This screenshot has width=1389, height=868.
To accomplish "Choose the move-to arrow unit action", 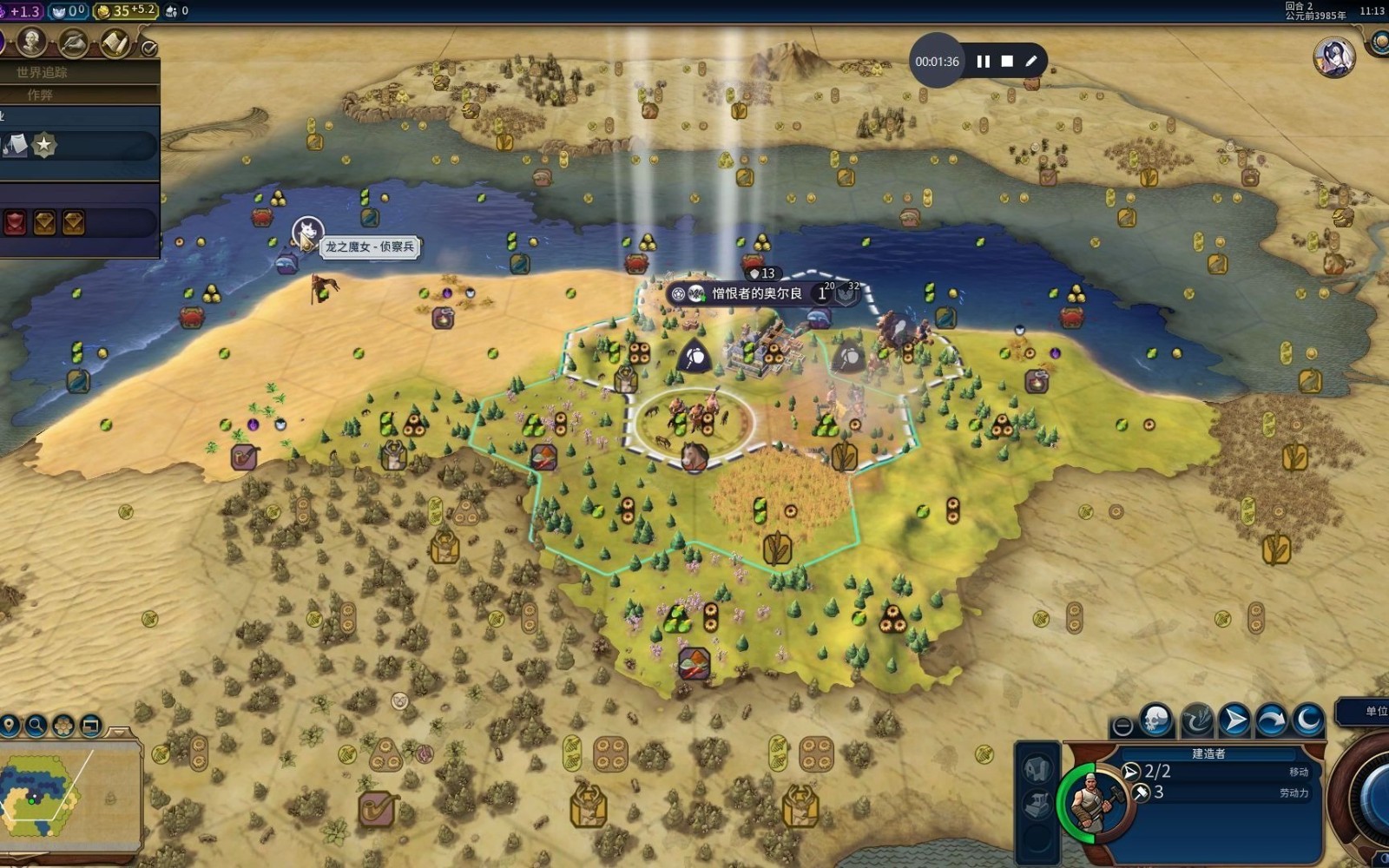I will coord(1234,720).
